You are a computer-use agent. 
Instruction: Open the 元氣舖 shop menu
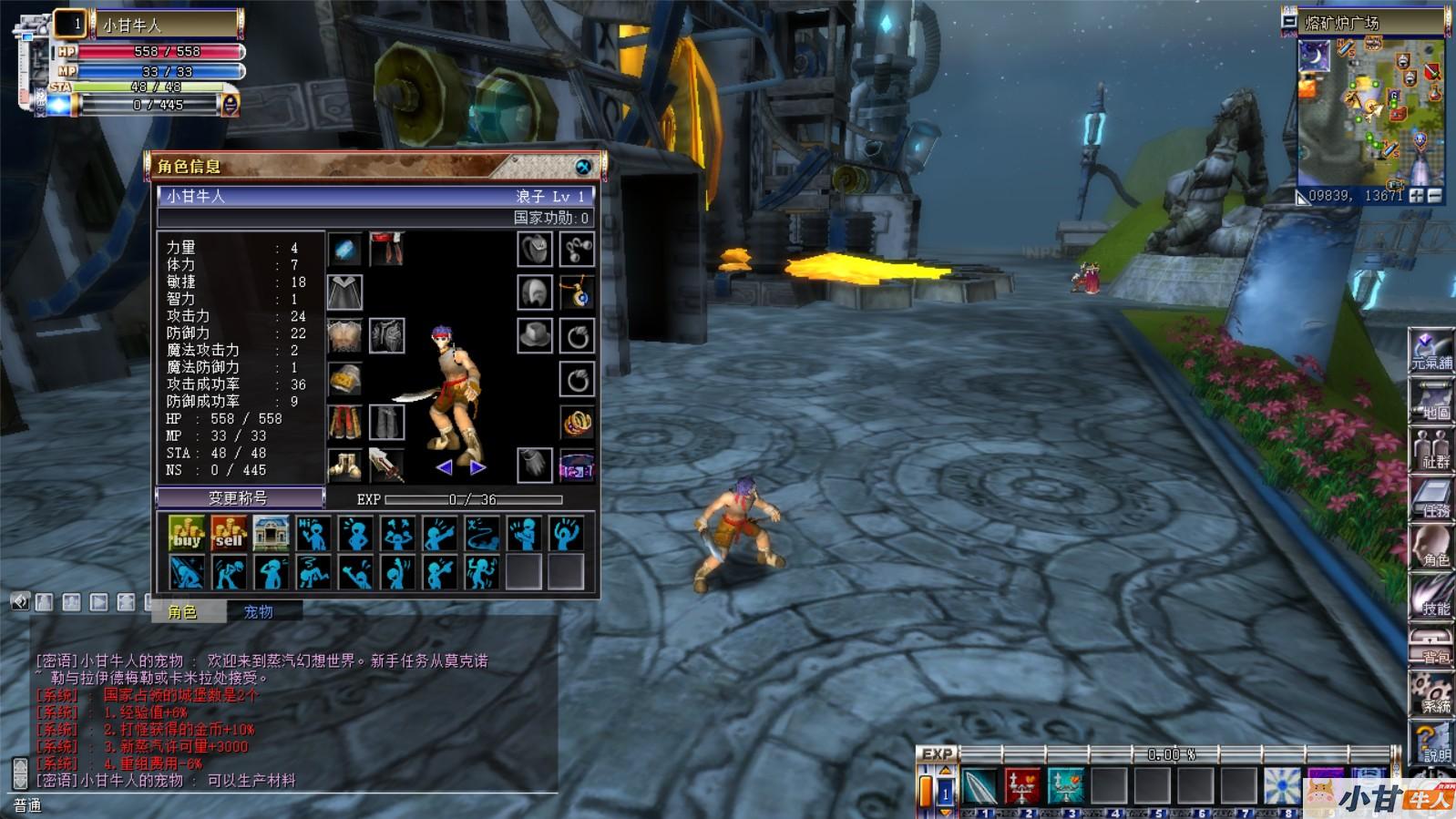tap(1431, 352)
